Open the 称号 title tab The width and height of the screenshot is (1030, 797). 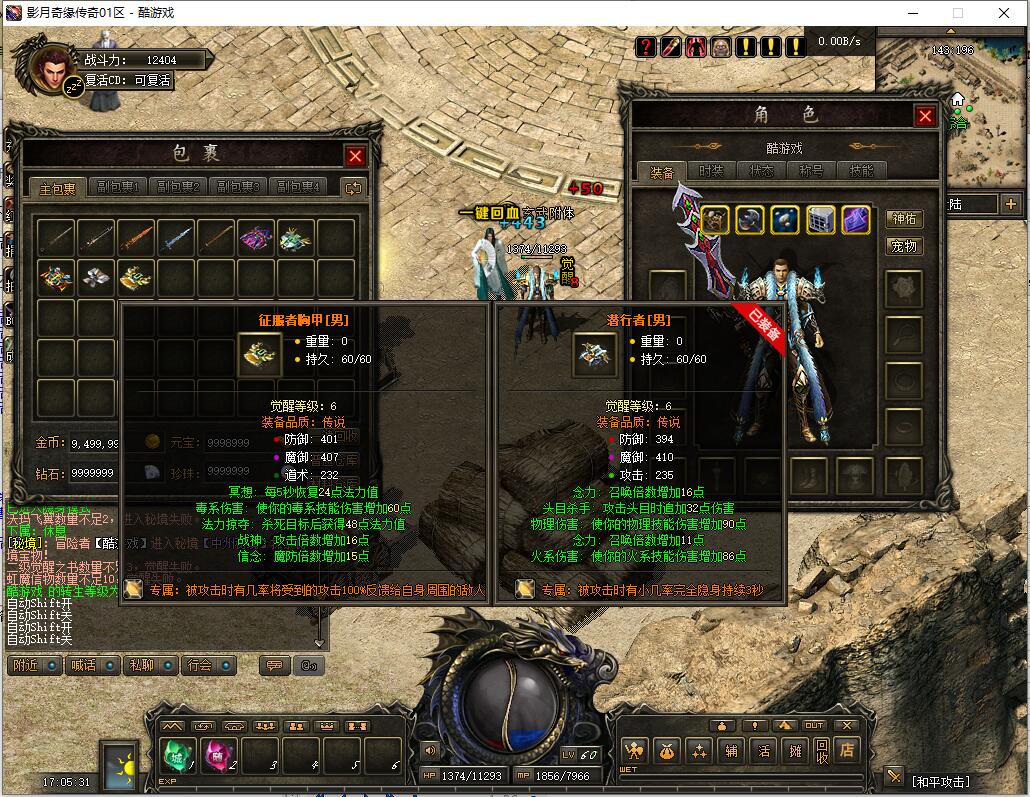(x=811, y=171)
